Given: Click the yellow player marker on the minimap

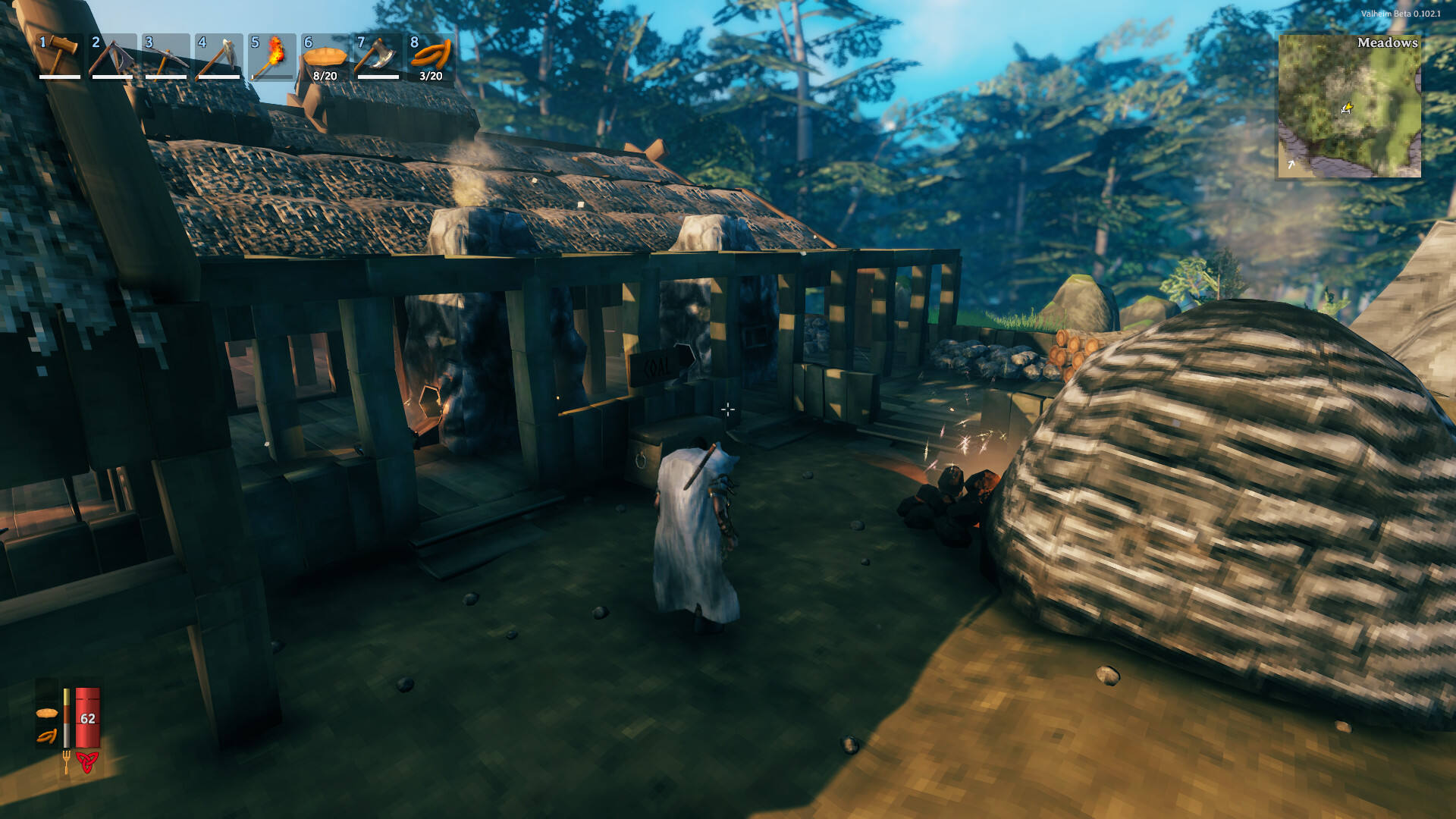Looking at the screenshot, I should [x=1349, y=108].
